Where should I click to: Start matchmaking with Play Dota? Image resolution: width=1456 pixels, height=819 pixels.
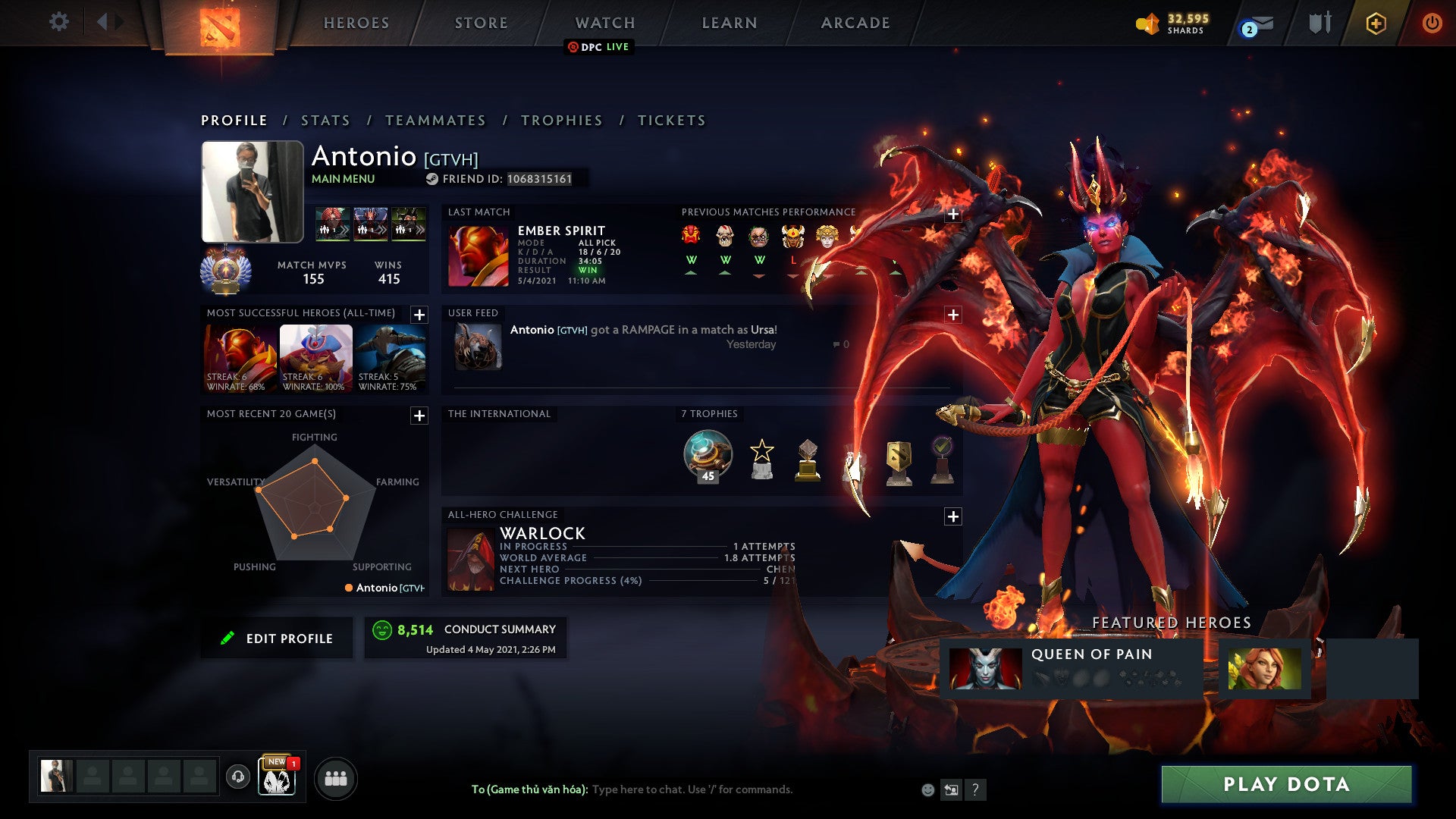point(1286,784)
